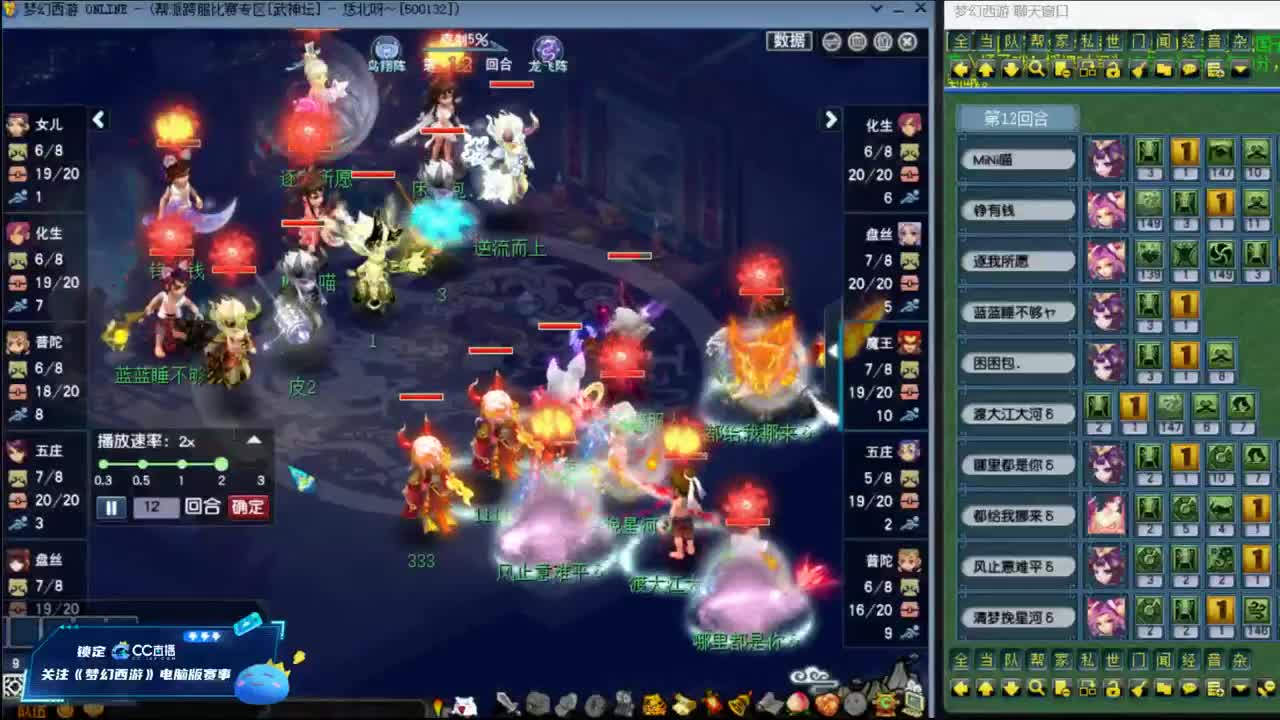
Task: Select the 第12回合 round tab
Action: (x=1017, y=117)
